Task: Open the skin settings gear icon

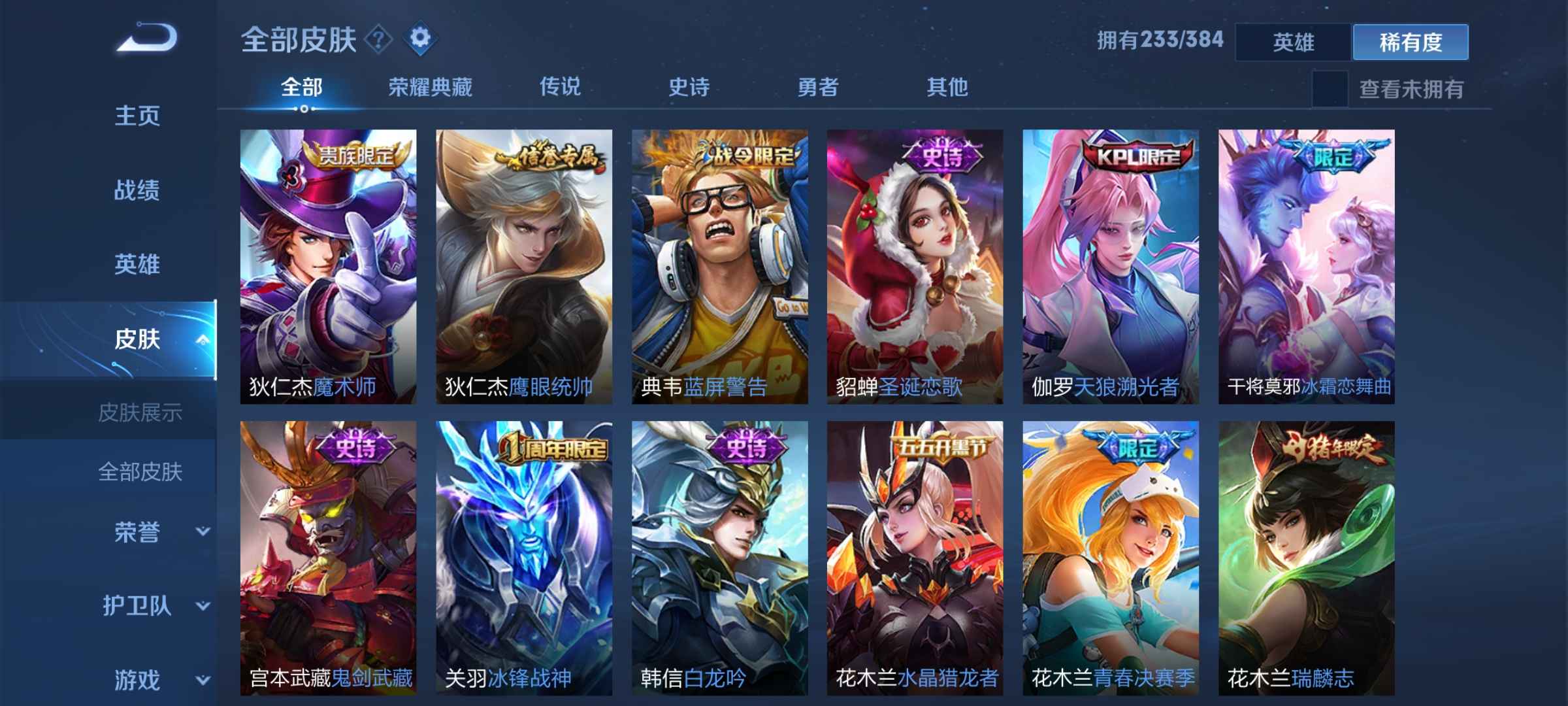Action: click(x=420, y=38)
